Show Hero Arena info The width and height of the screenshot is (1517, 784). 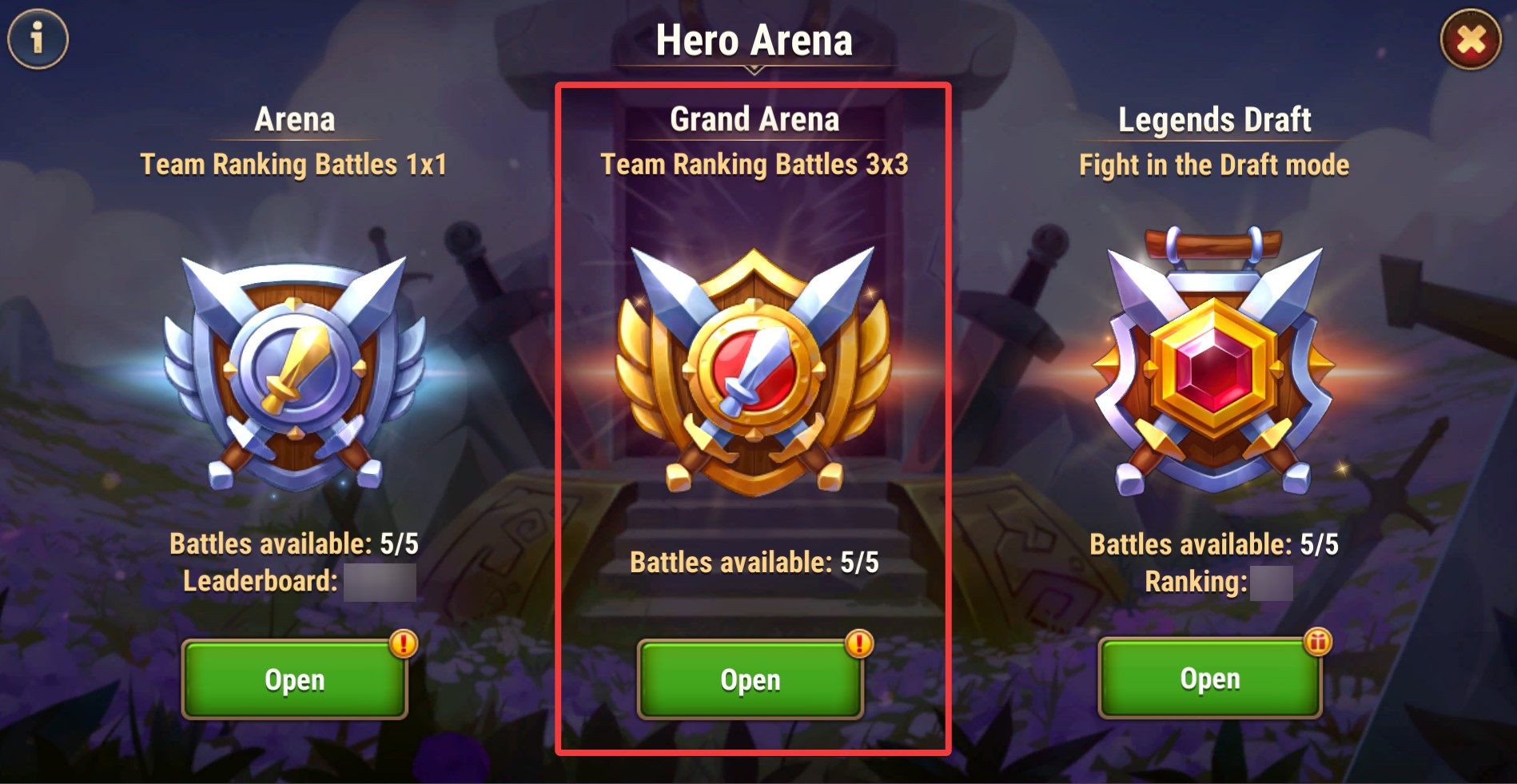pos(38,38)
